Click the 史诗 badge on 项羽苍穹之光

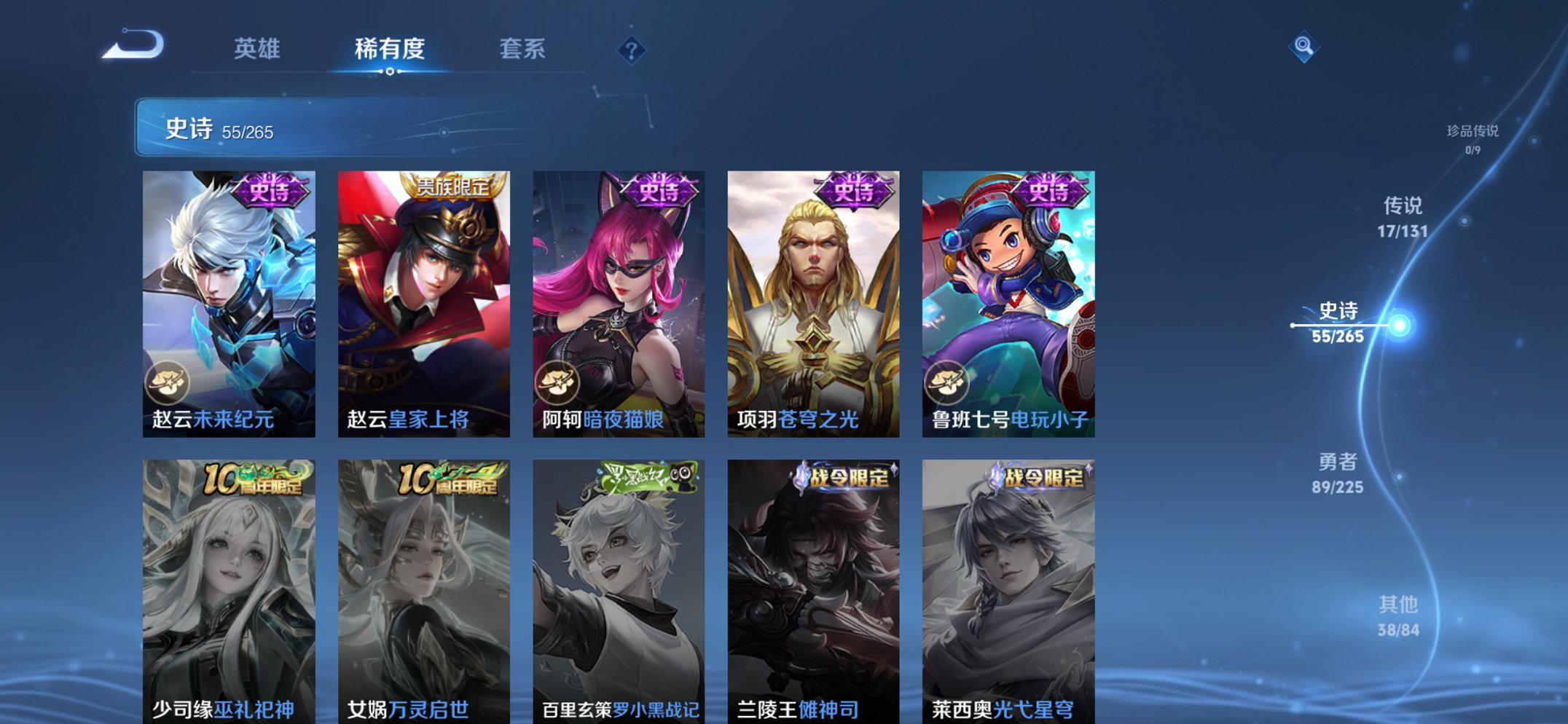(854, 192)
